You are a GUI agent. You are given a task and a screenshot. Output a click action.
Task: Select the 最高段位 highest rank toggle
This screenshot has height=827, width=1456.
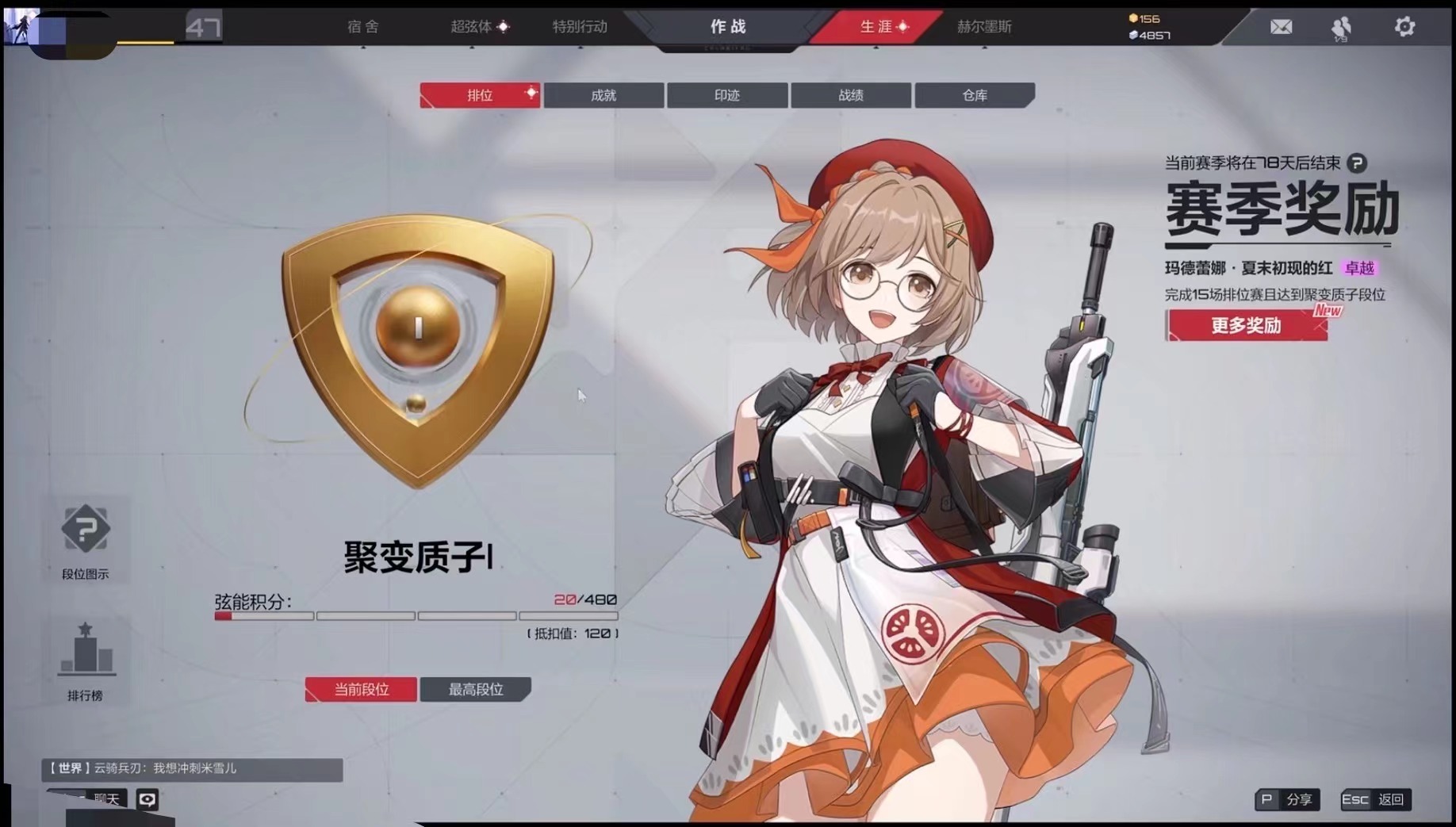[x=476, y=689]
